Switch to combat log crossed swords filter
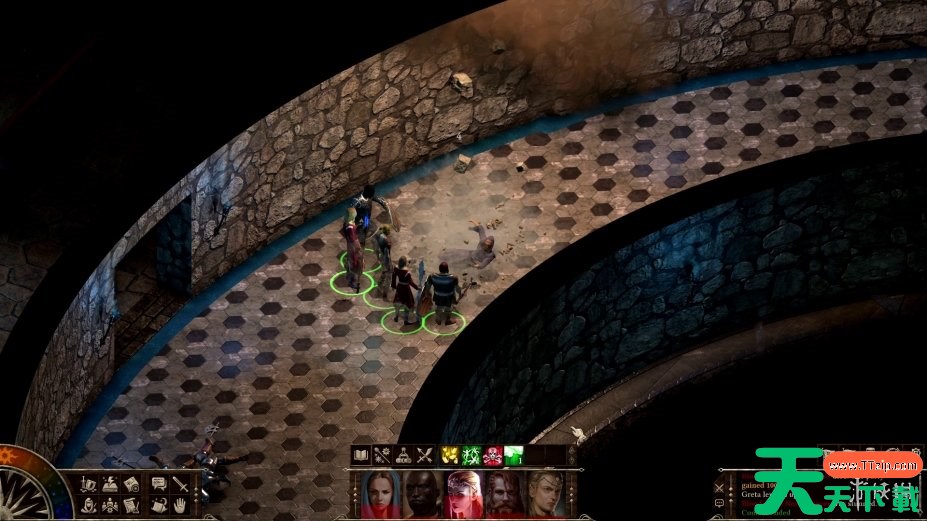The width and height of the screenshot is (927, 521). tap(718, 487)
